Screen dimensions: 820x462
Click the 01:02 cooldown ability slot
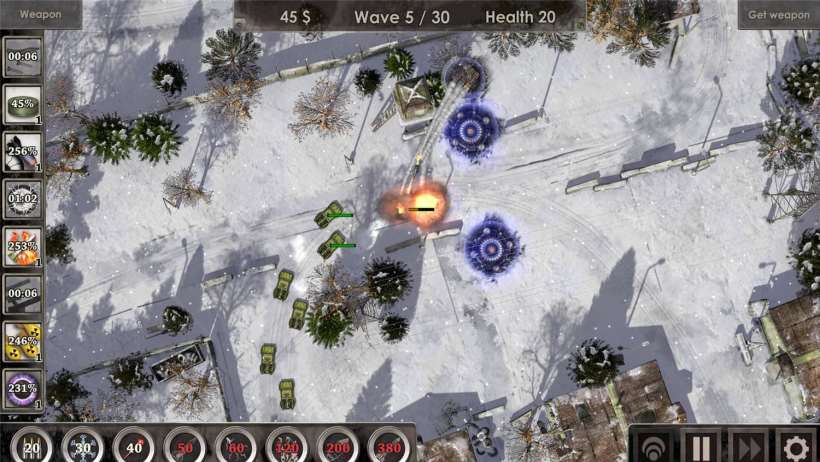click(x=22, y=199)
